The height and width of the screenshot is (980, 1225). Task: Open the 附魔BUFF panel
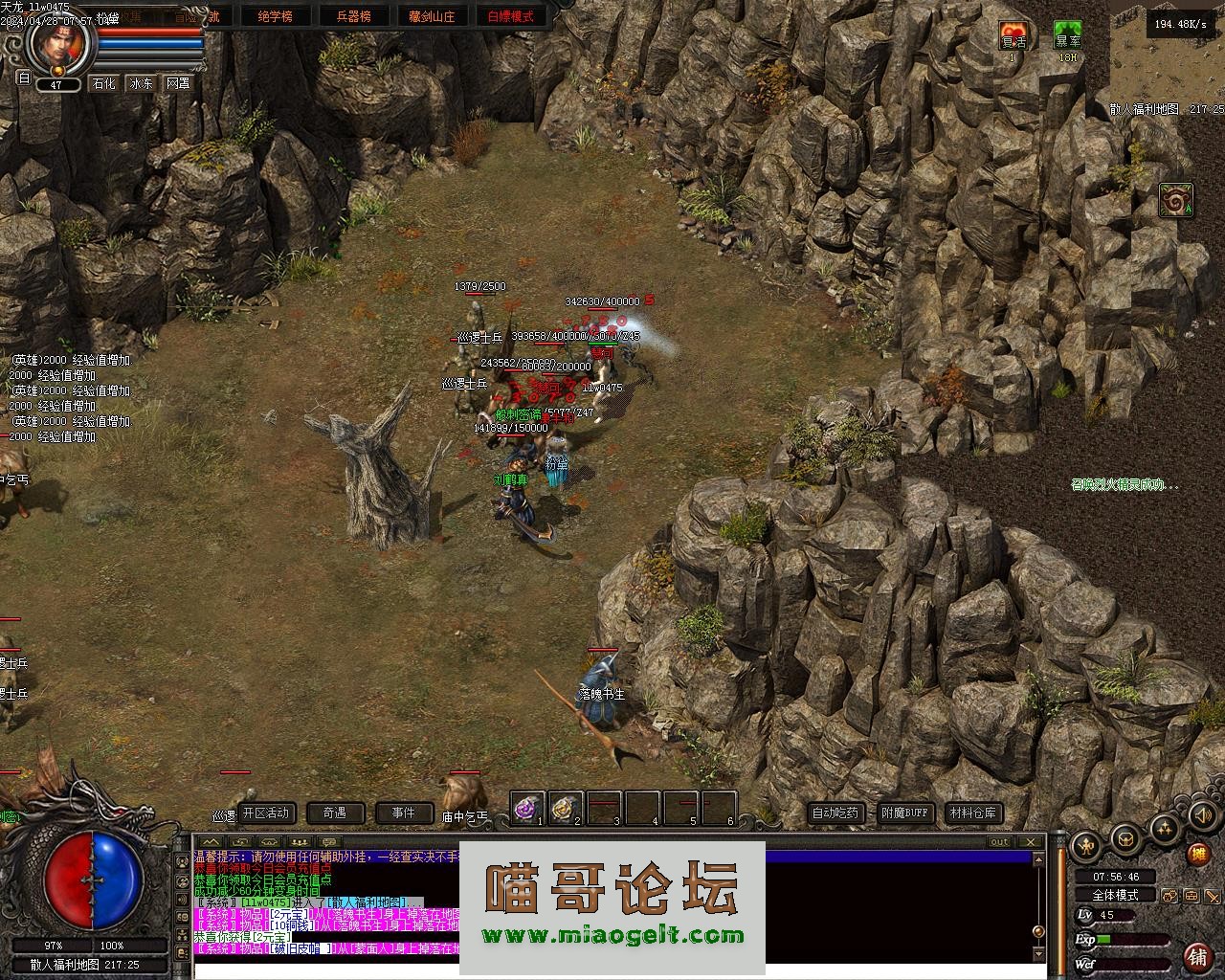click(x=904, y=813)
